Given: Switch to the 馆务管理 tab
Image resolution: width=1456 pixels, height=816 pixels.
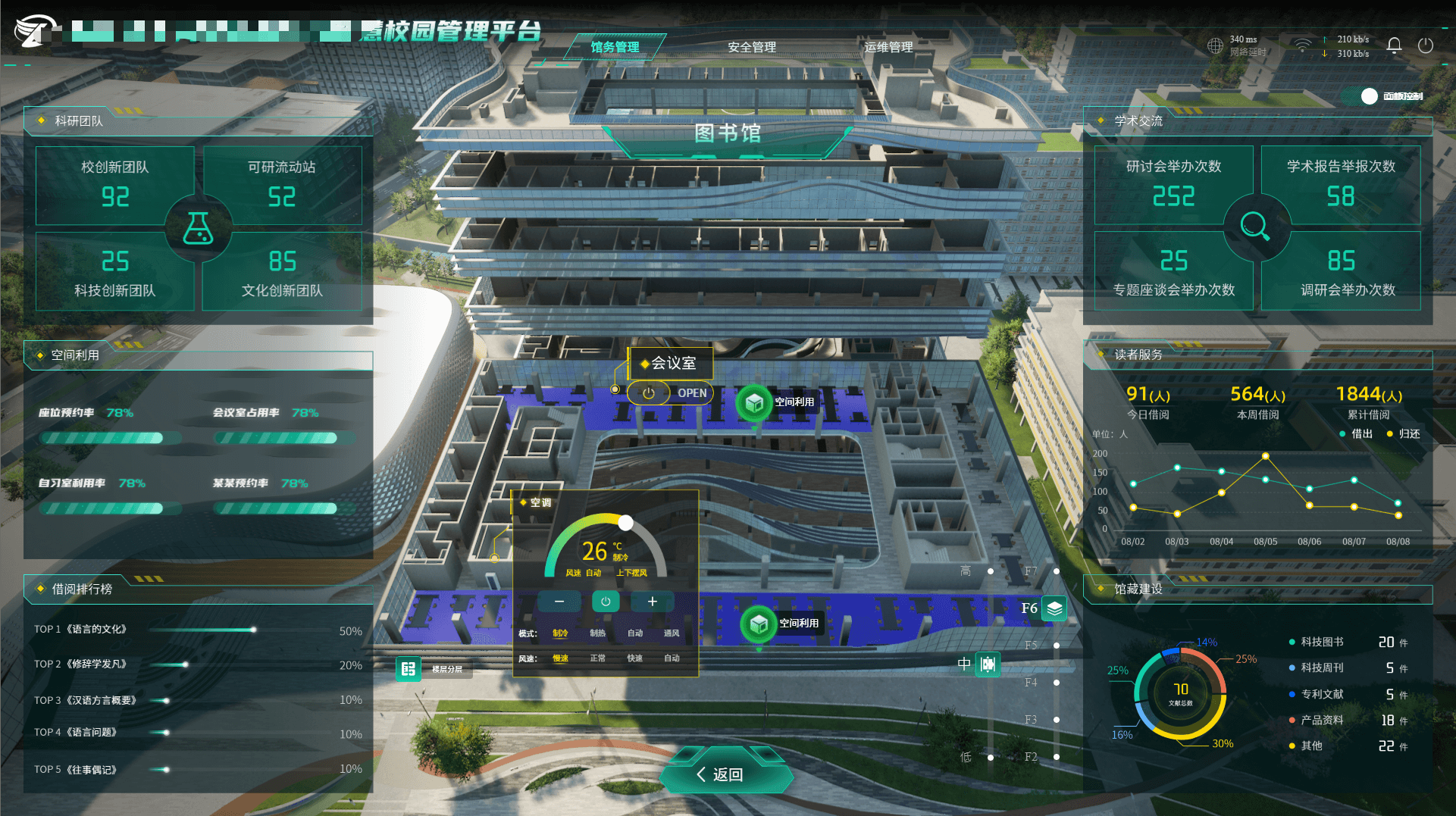Looking at the screenshot, I should (x=615, y=47).
